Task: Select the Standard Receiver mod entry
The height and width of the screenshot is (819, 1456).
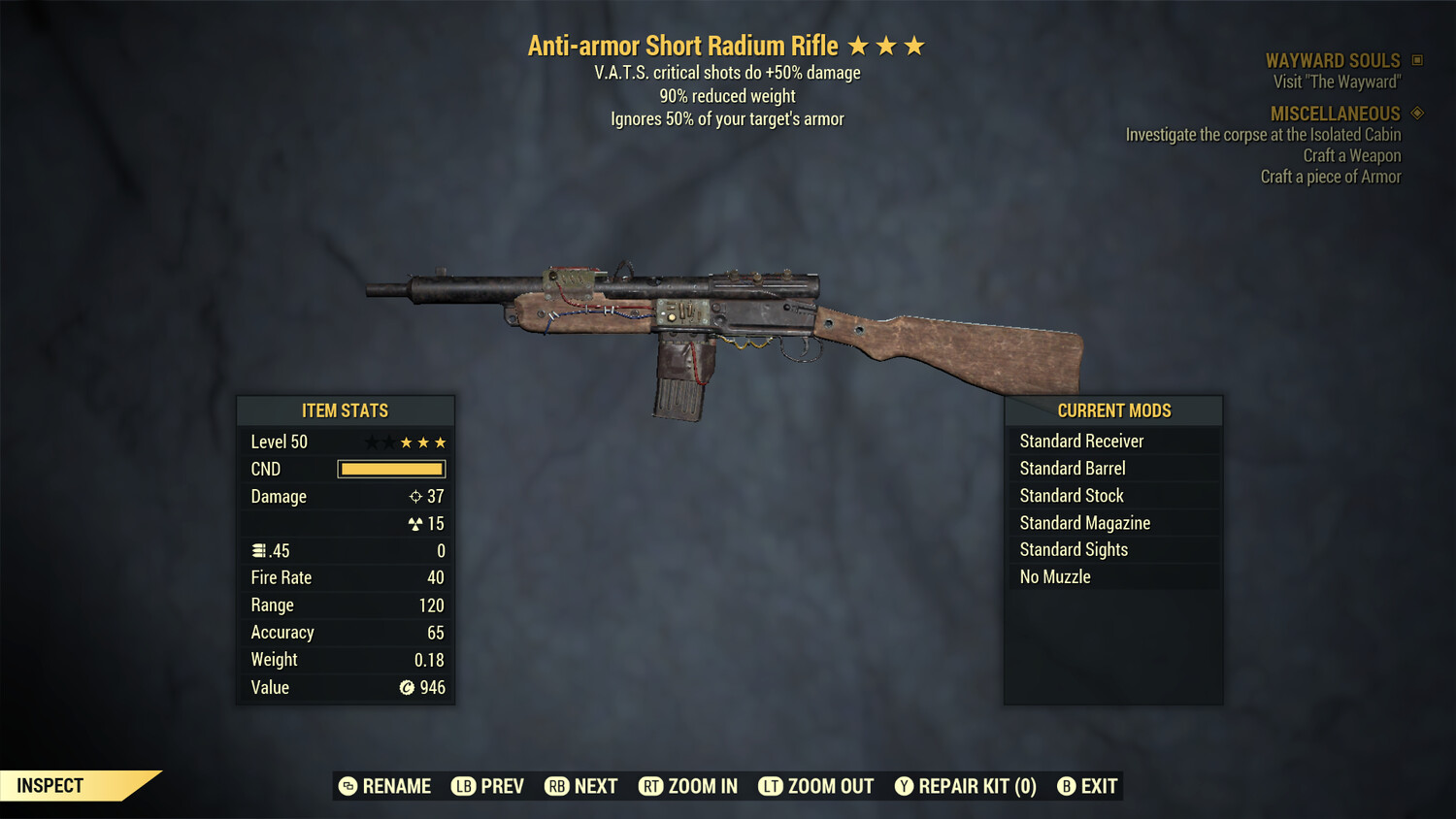Action: point(1081,441)
